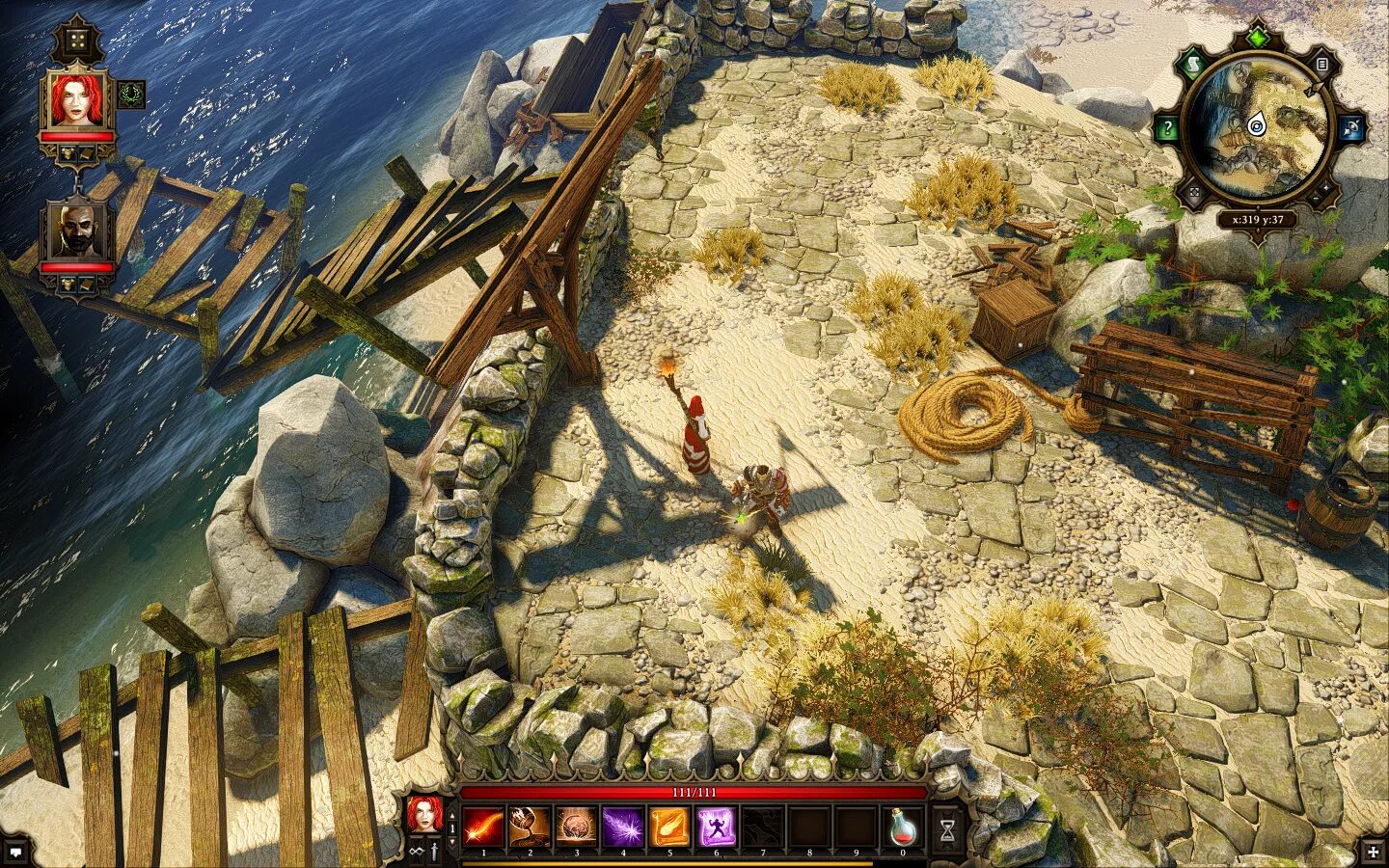This screenshot has width=1389, height=868.
Task: Drink the red potion in slot 0
Action: pyautogui.click(x=903, y=827)
